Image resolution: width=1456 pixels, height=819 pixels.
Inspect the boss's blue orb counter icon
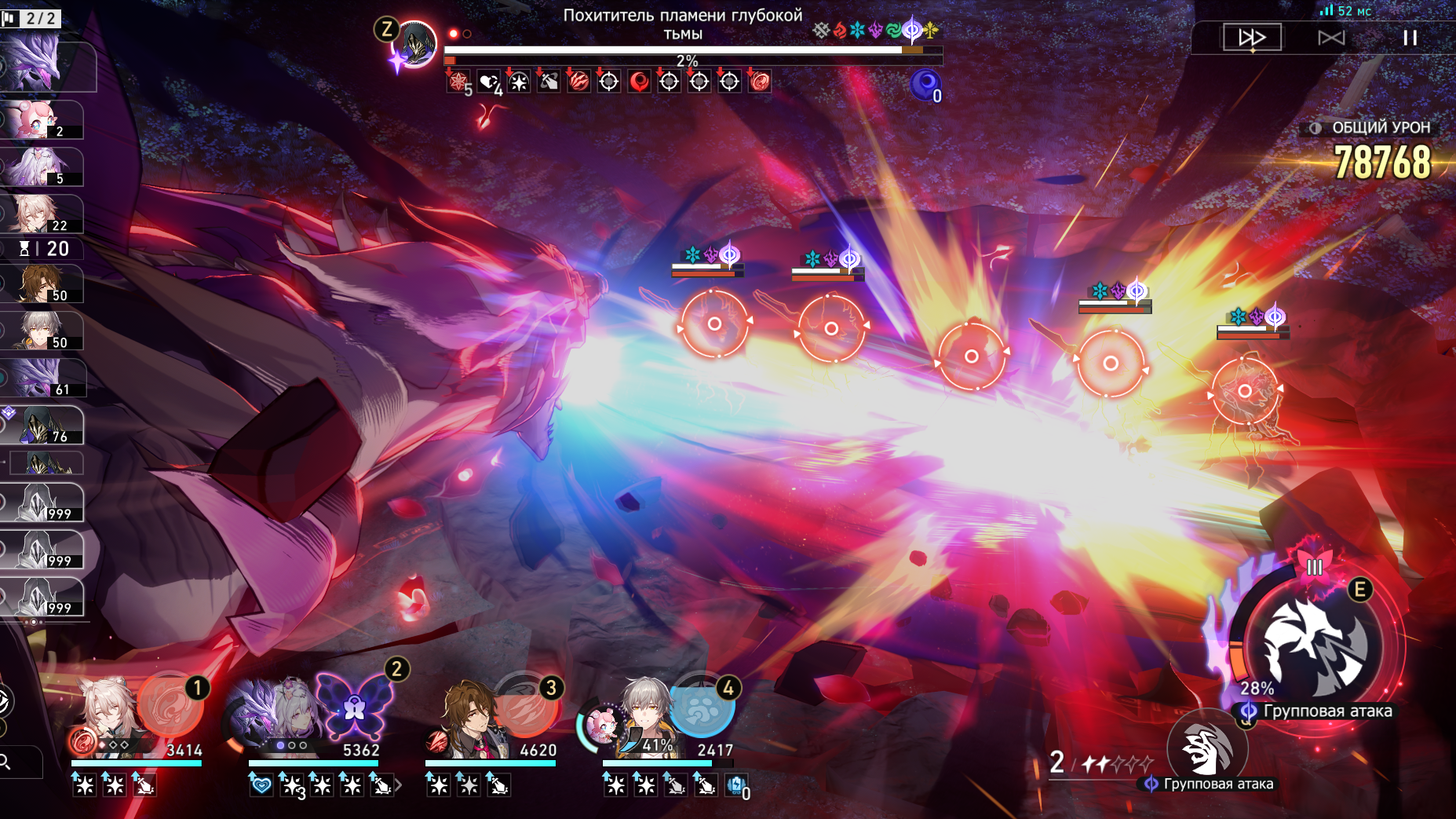pyautogui.click(x=925, y=84)
